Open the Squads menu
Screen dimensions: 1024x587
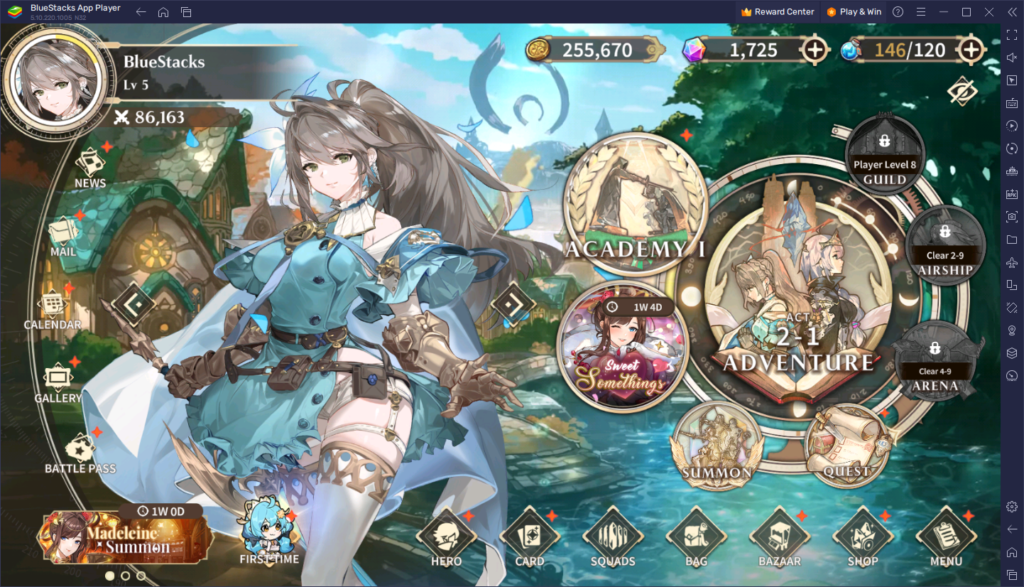point(612,537)
